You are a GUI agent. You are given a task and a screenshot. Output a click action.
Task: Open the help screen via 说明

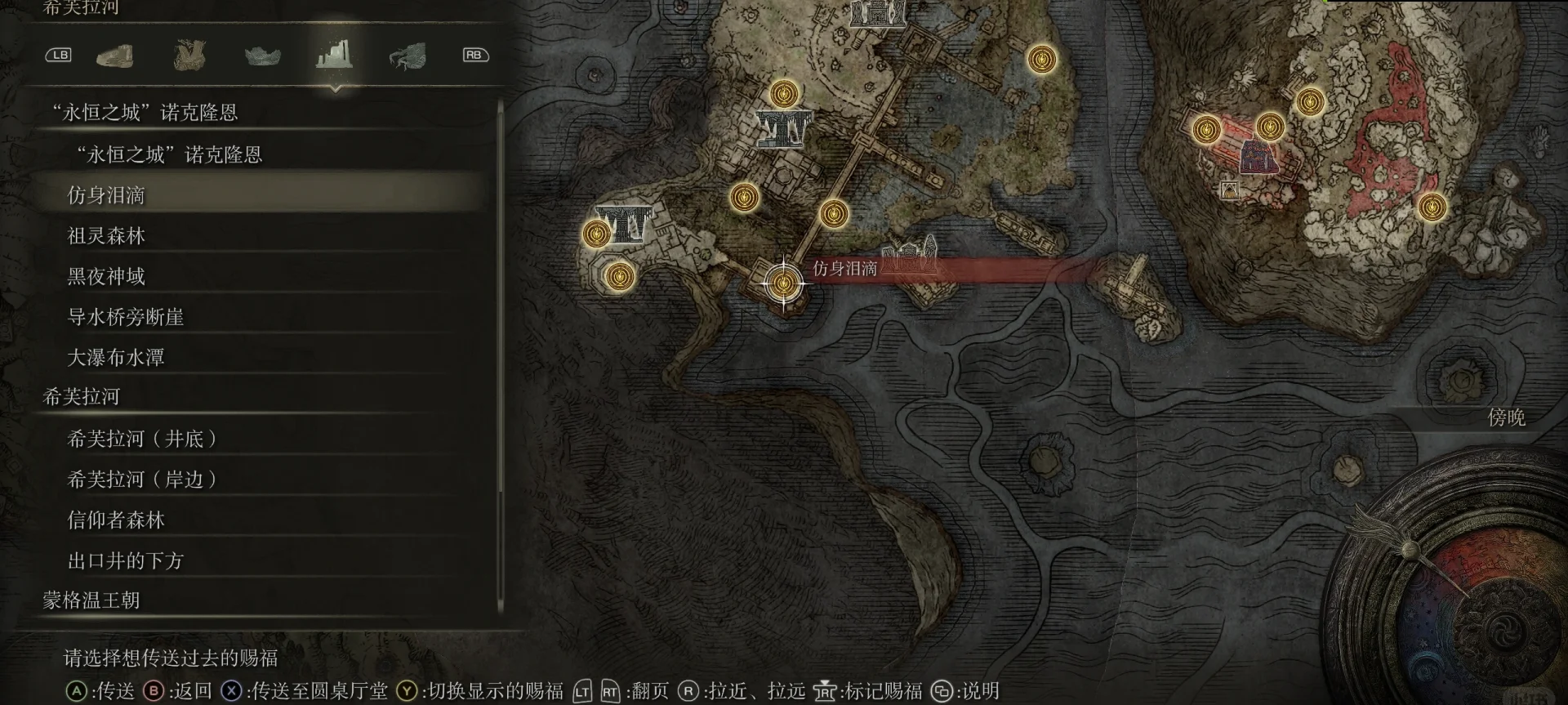(978, 691)
